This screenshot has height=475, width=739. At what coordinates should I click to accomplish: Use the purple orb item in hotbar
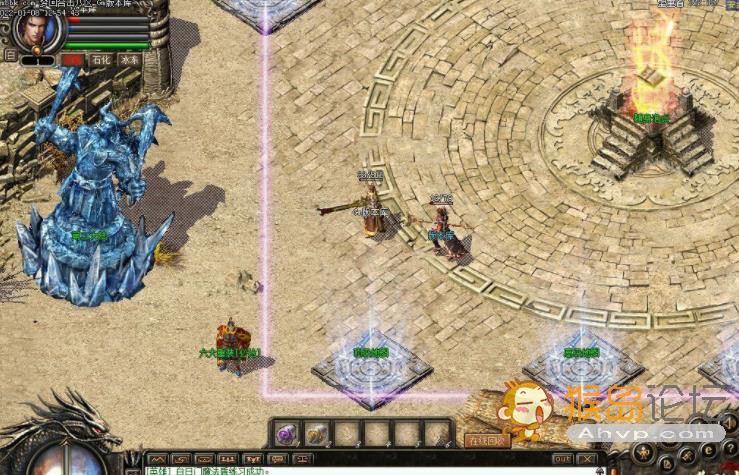tap(287, 434)
